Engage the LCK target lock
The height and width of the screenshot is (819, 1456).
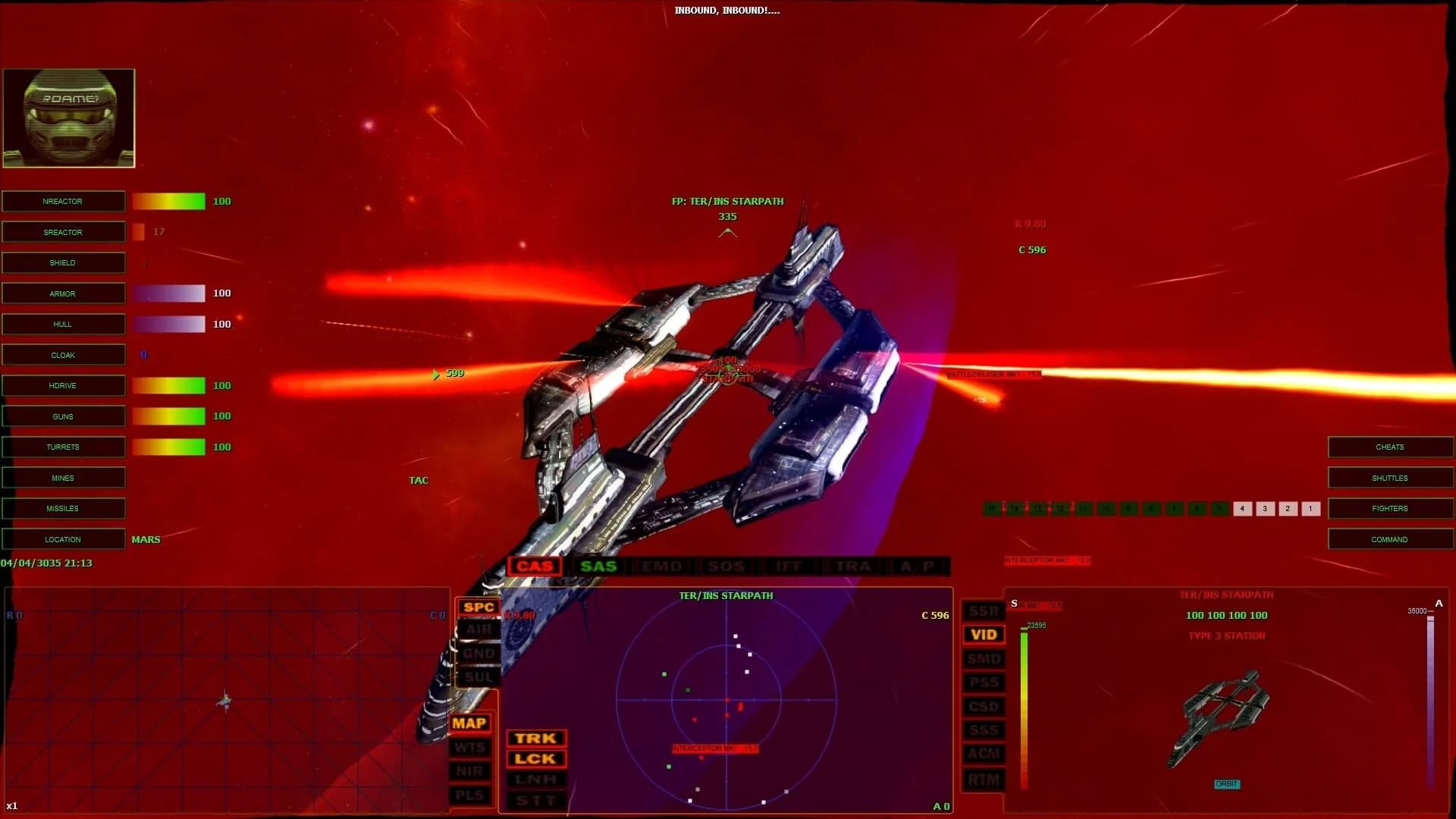click(535, 758)
